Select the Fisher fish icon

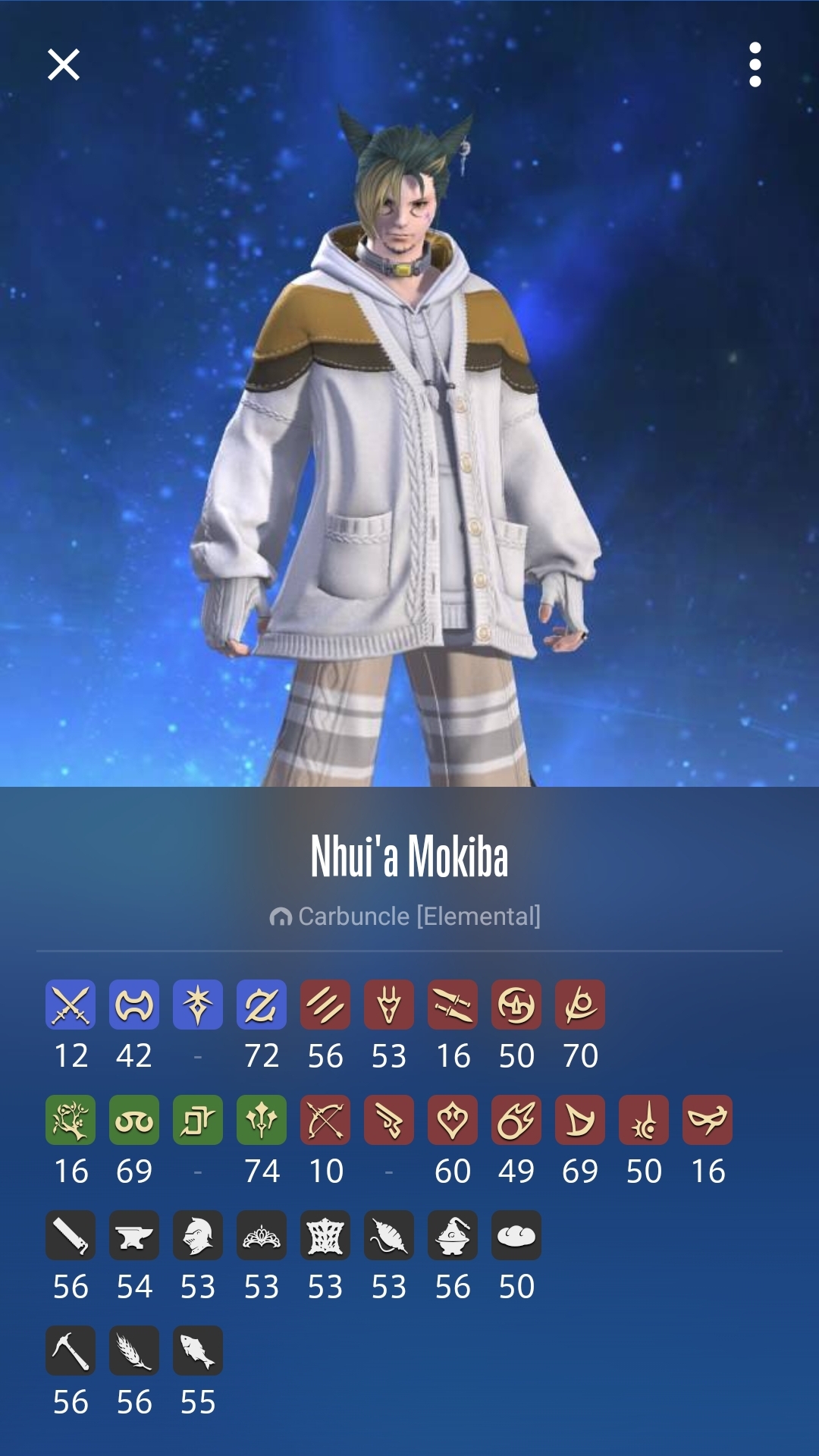[x=198, y=1351]
